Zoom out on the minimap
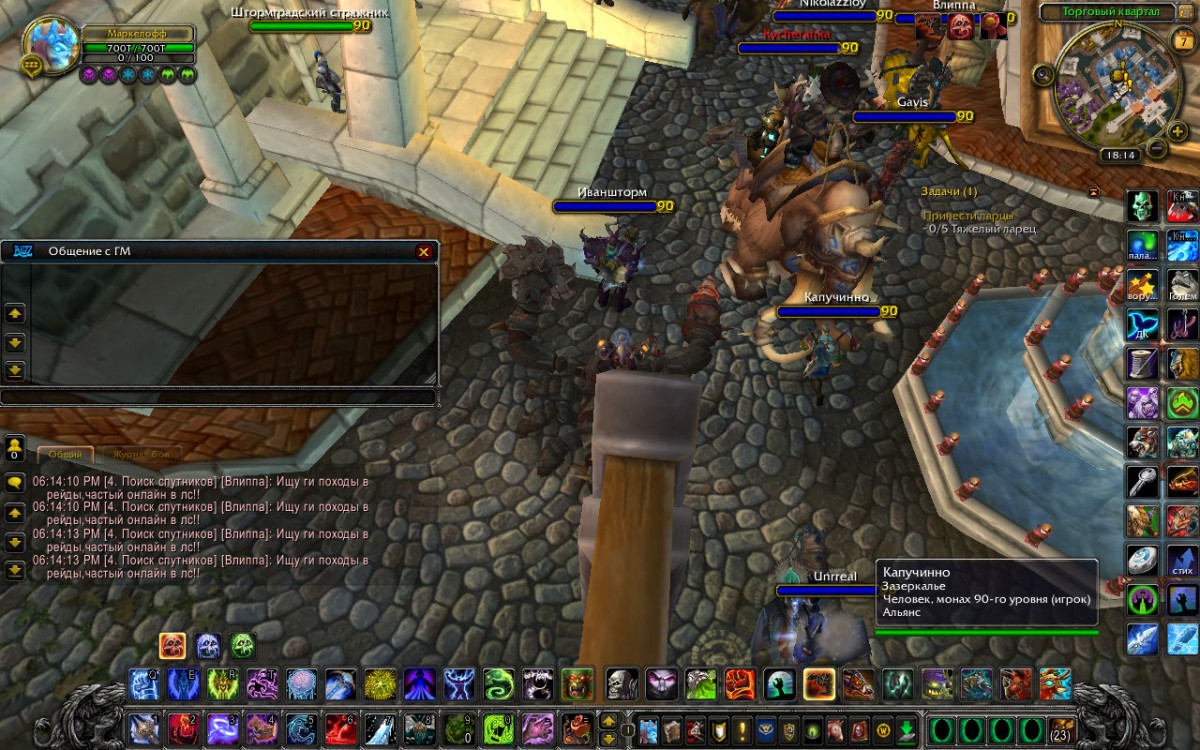The height and width of the screenshot is (750, 1200). (x=1155, y=150)
